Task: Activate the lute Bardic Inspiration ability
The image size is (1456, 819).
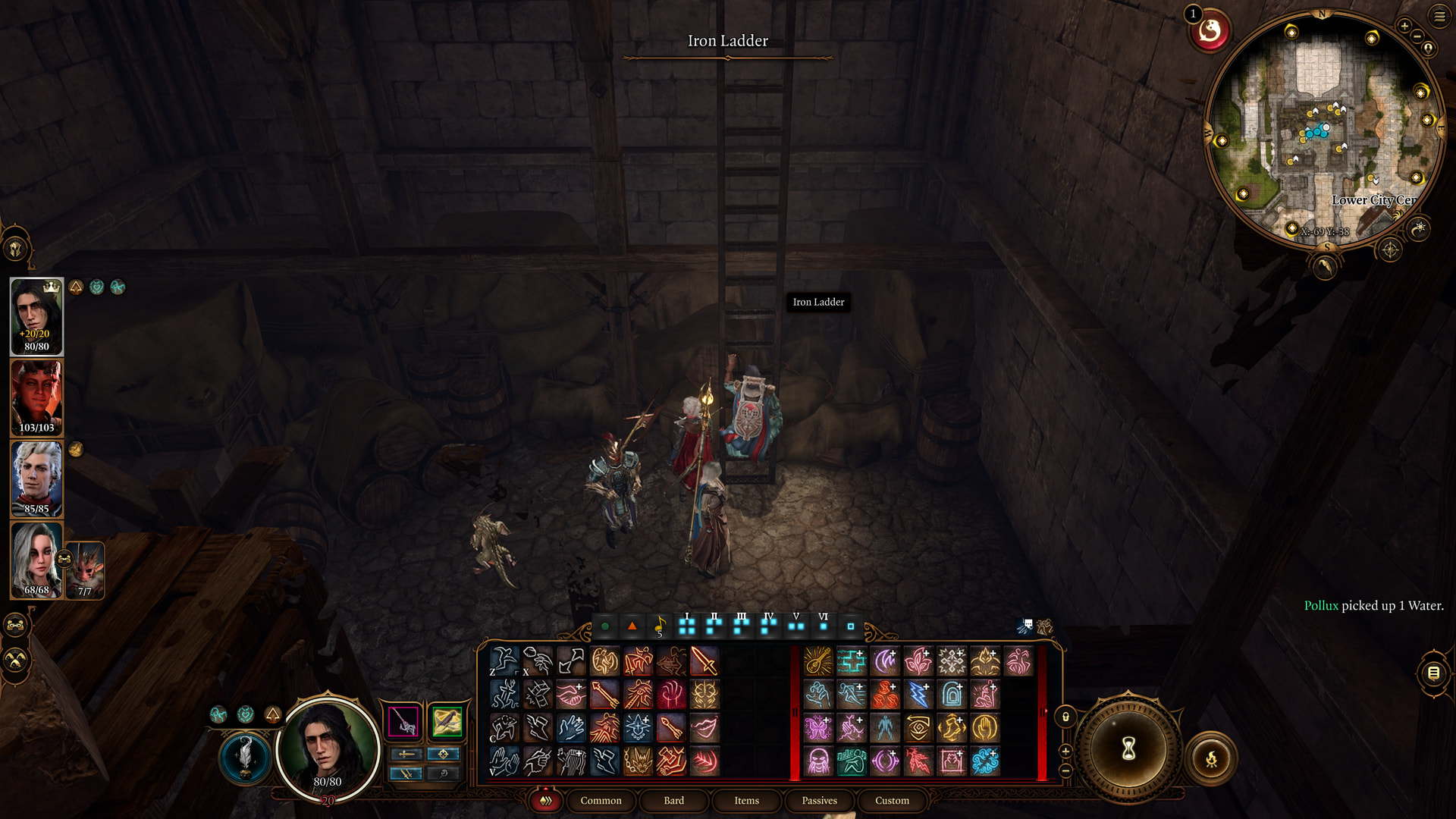Action: [x=818, y=661]
